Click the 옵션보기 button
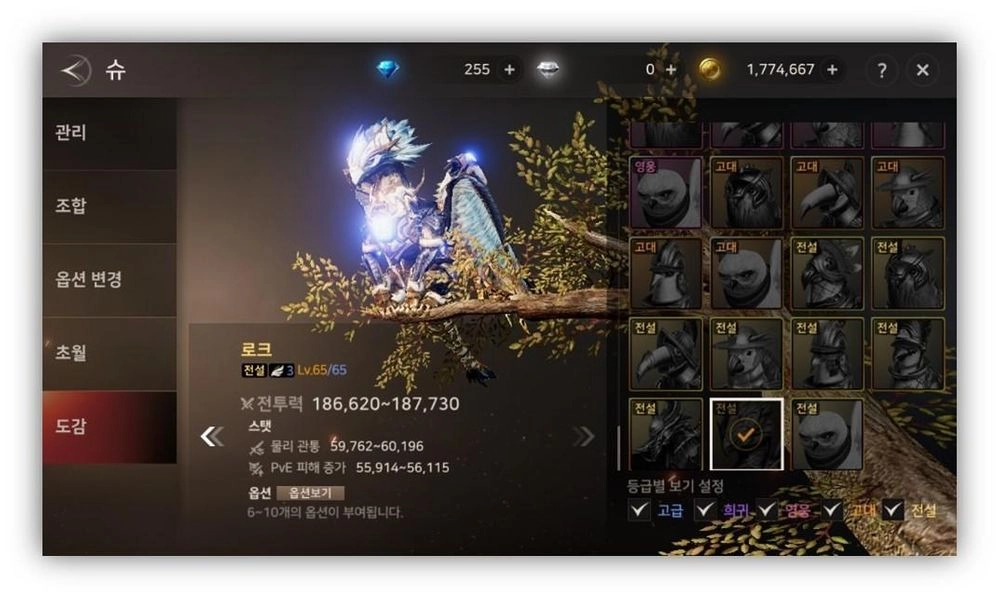 coord(310,492)
